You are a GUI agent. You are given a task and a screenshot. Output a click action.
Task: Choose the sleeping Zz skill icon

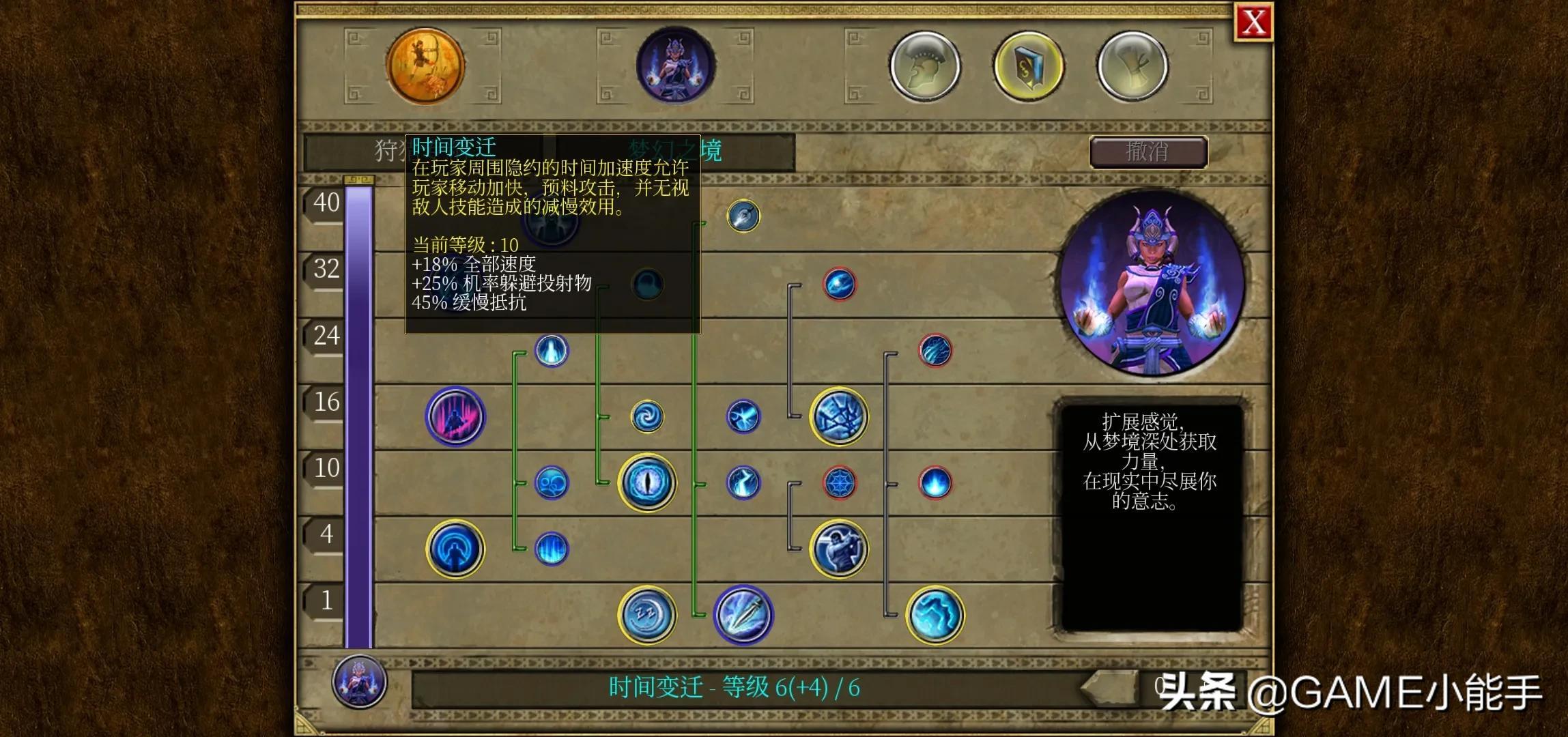click(646, 614)
